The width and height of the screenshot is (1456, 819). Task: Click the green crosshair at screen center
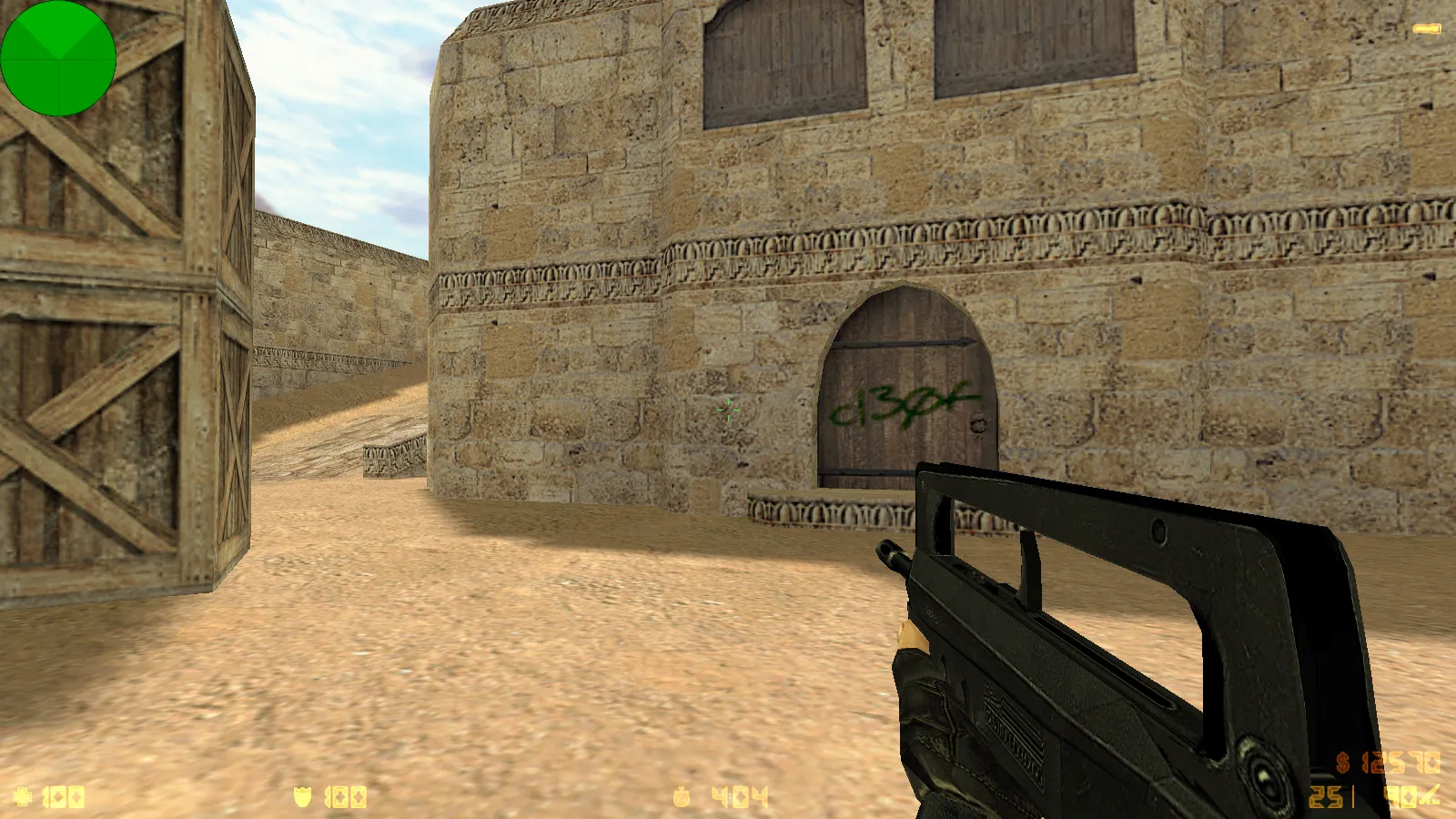coord(727,411)
